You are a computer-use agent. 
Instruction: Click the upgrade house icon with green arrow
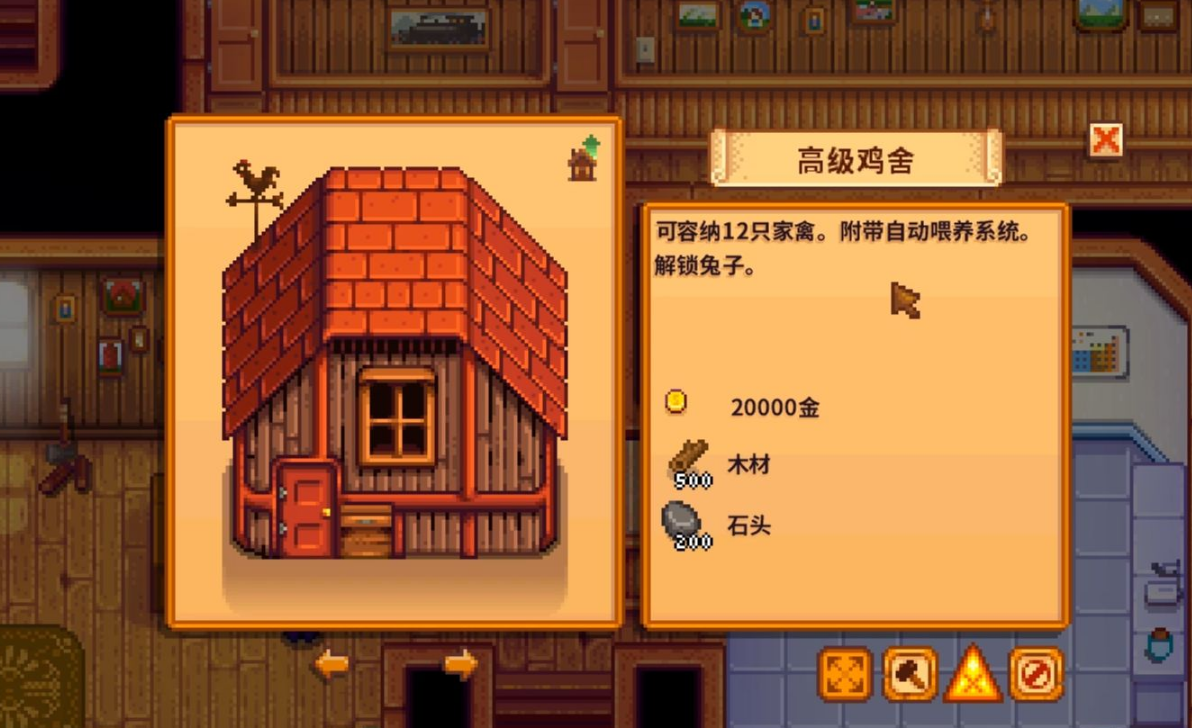[583, 159]
